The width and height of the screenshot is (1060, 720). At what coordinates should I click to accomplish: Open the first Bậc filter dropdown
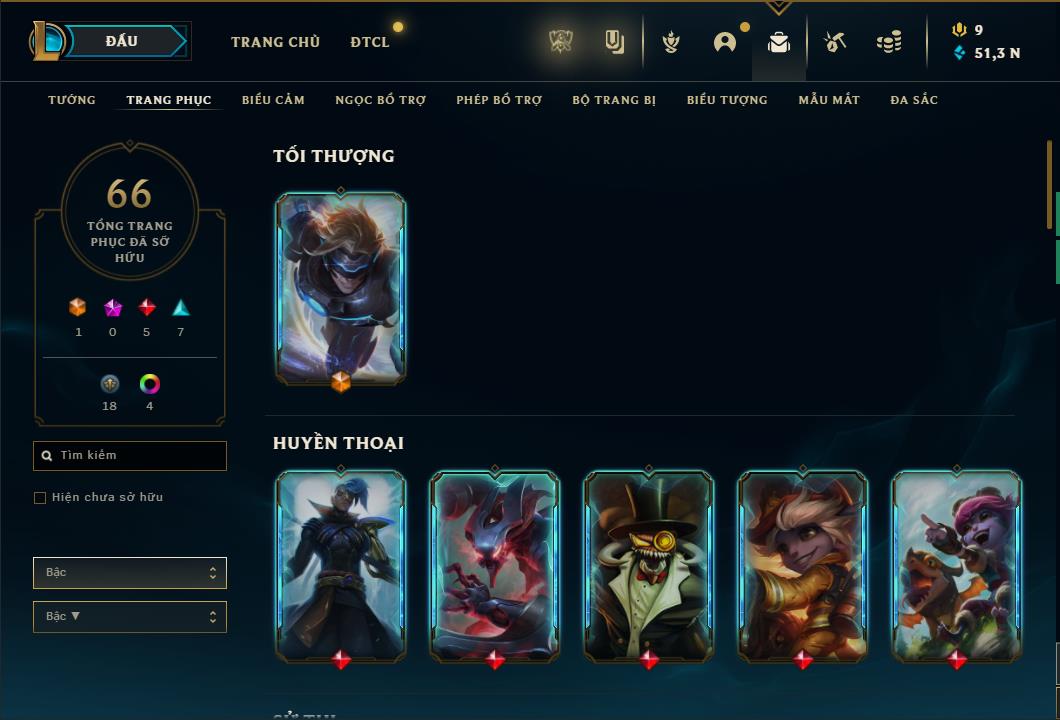click(x=130, y=573)
